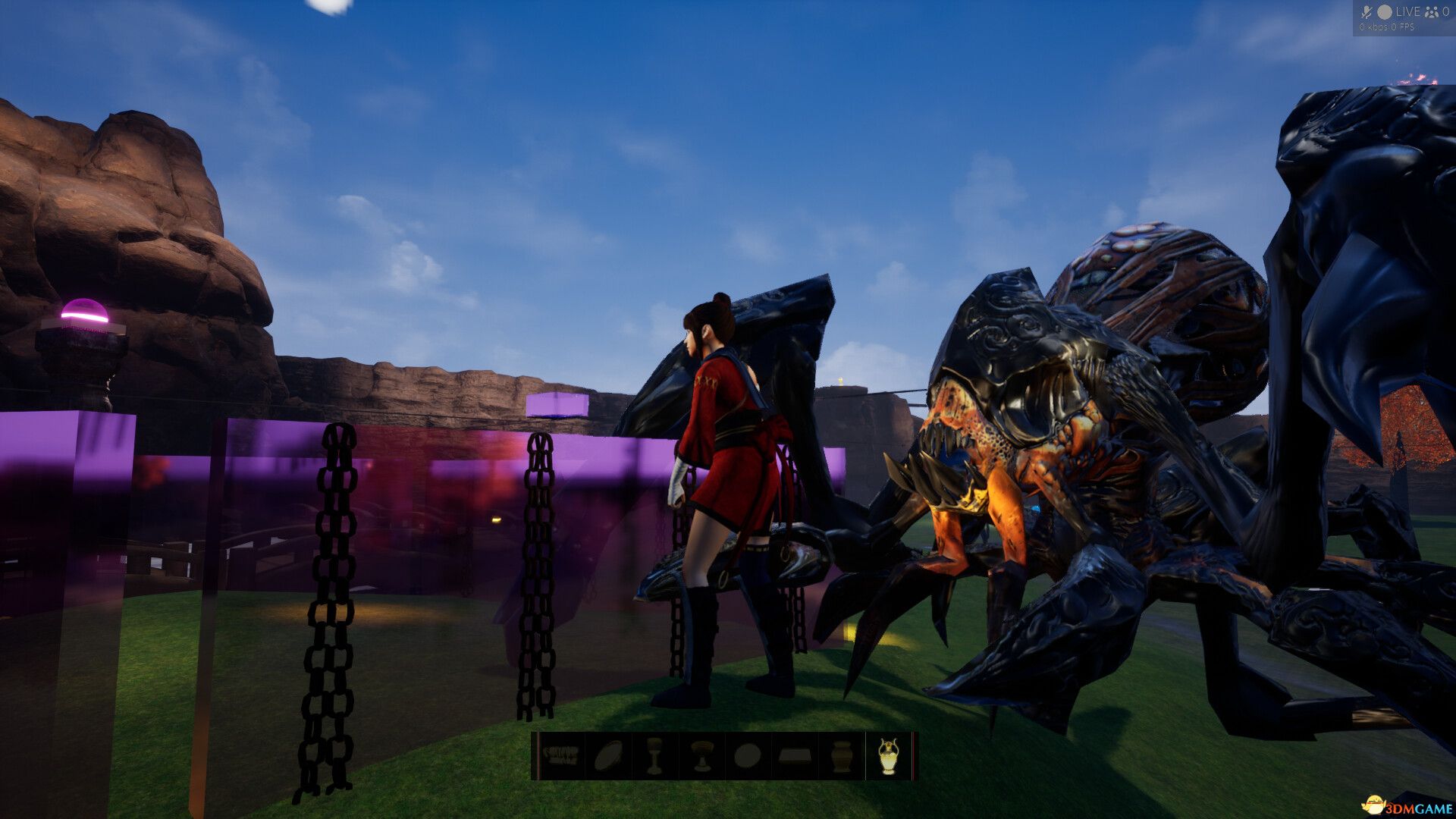The width and height of the screenshot is (1456, 819).
Task: Select the ornate carved furniture hotbar slot
Action: click(x=561, y=756)
